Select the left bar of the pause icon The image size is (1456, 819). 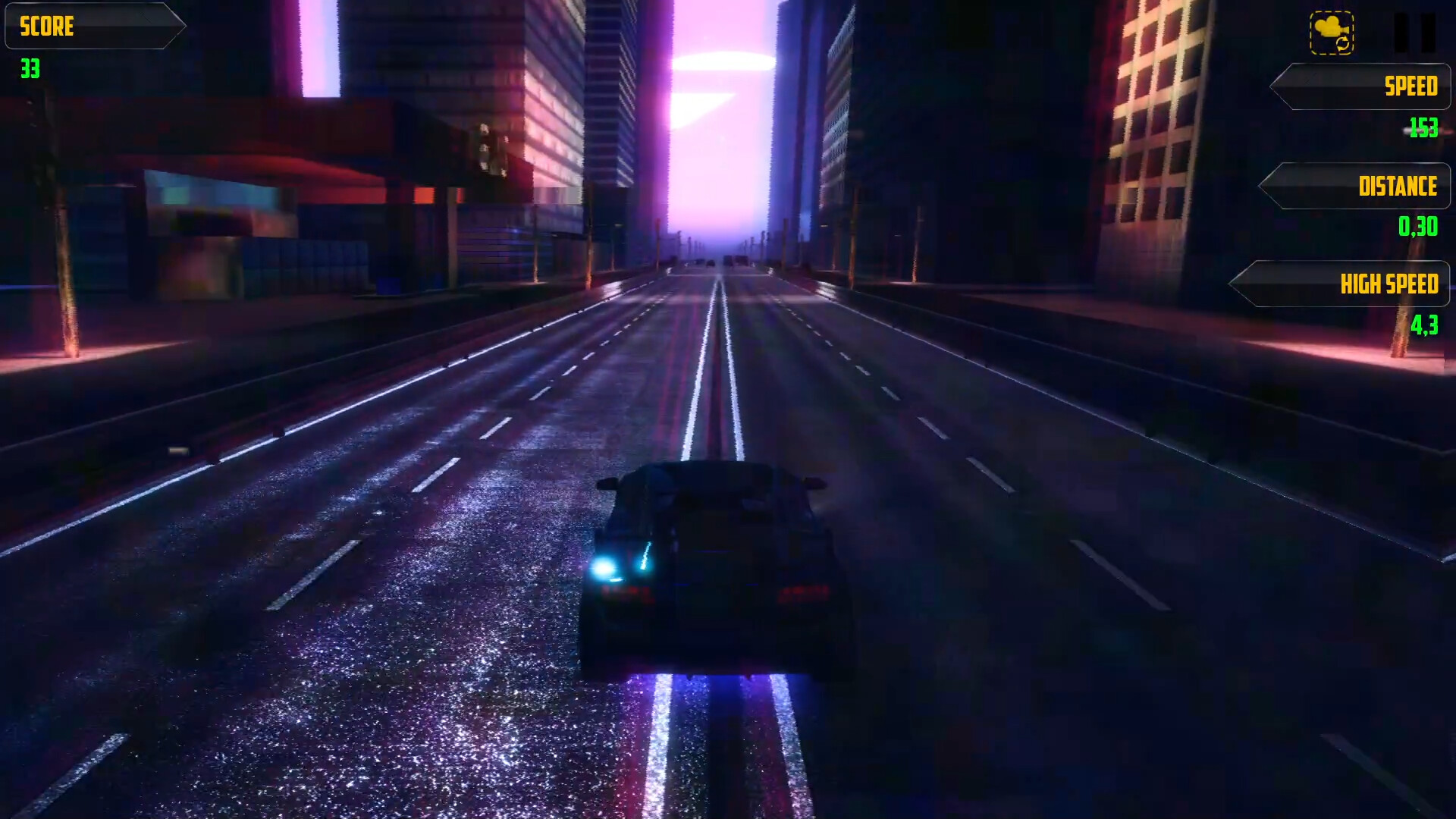(1402, 30)
